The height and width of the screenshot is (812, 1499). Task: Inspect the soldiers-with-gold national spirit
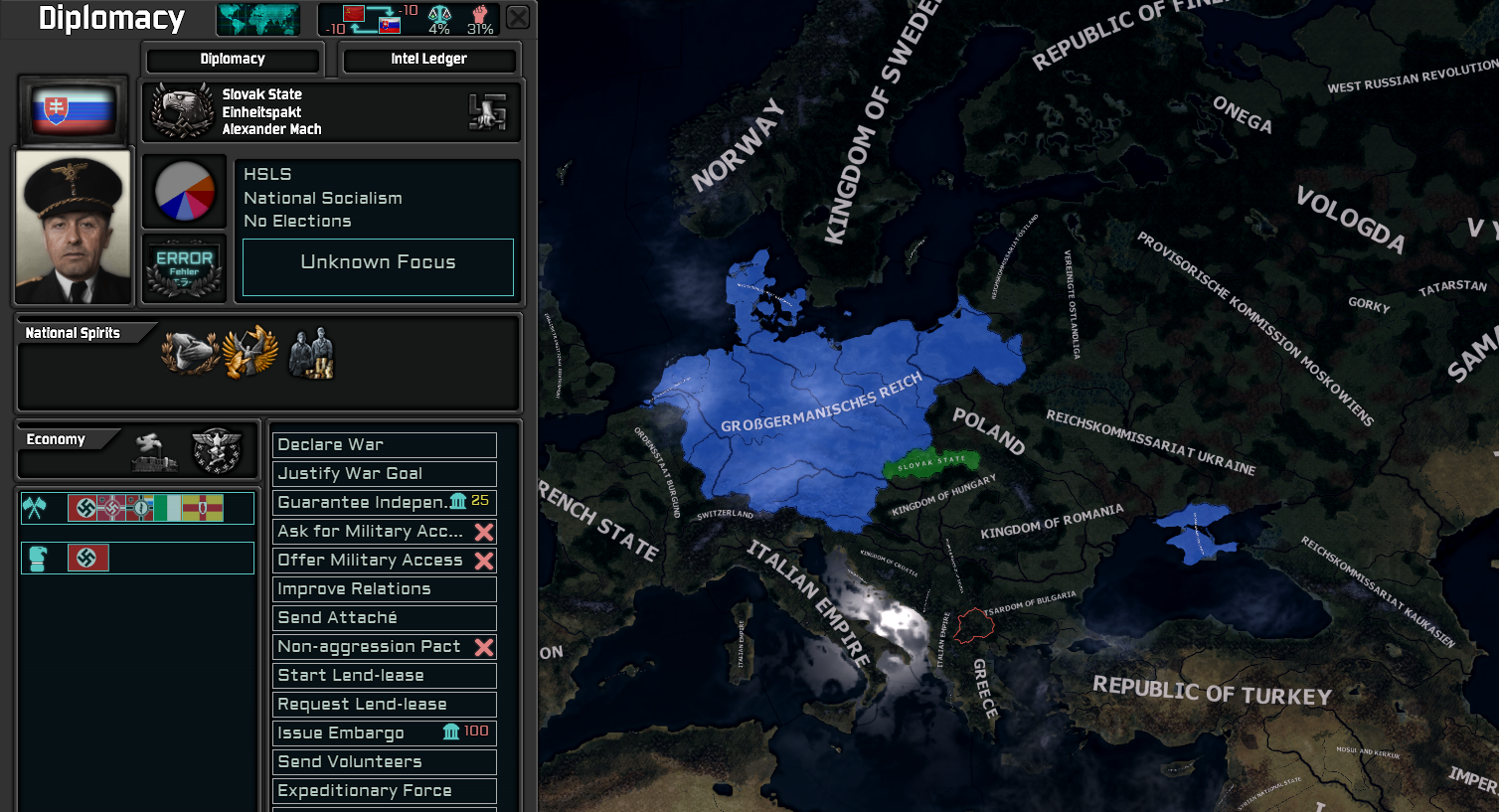click(311, 352)
